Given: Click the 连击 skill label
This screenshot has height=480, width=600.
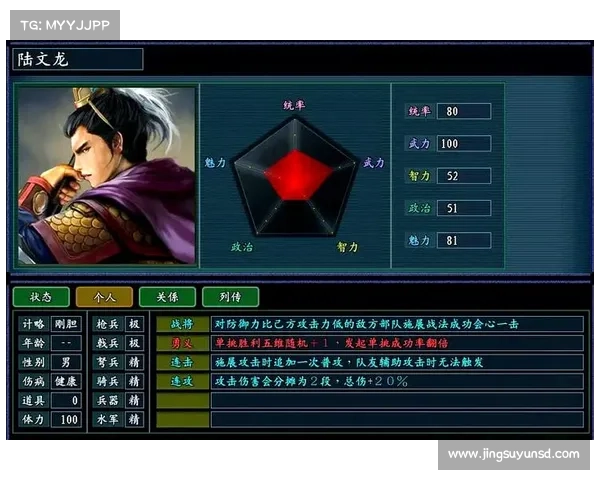Looking at the screenshot, I should [x=182, y=362].
